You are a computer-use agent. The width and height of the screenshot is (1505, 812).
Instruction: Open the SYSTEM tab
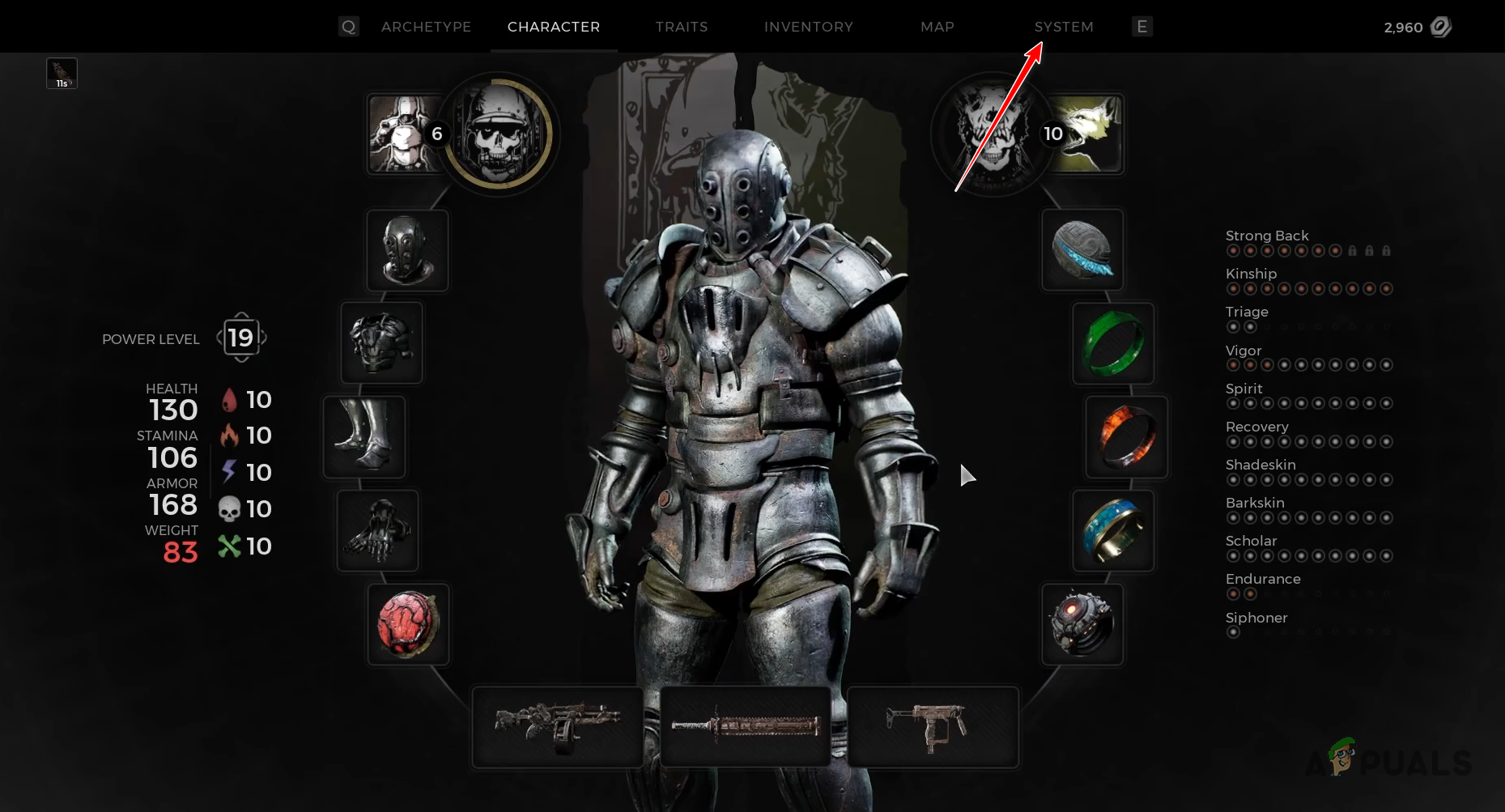pyautogui.click(x=1063, y=26)
